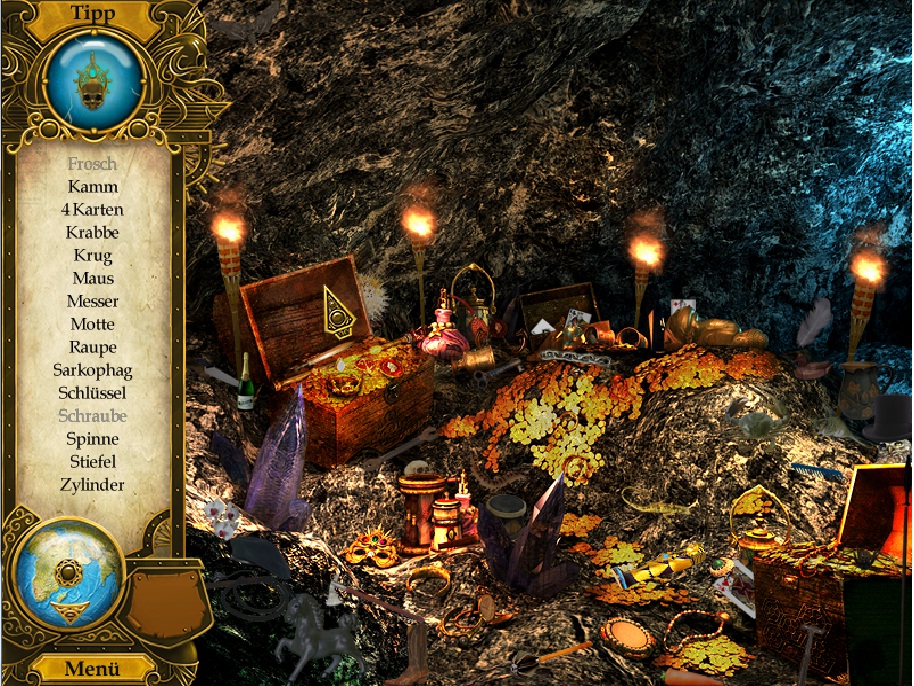This screenshot has width=914, height=686.
Task: Select Sarkophag in the list
Action: click(x=93, y=370)
